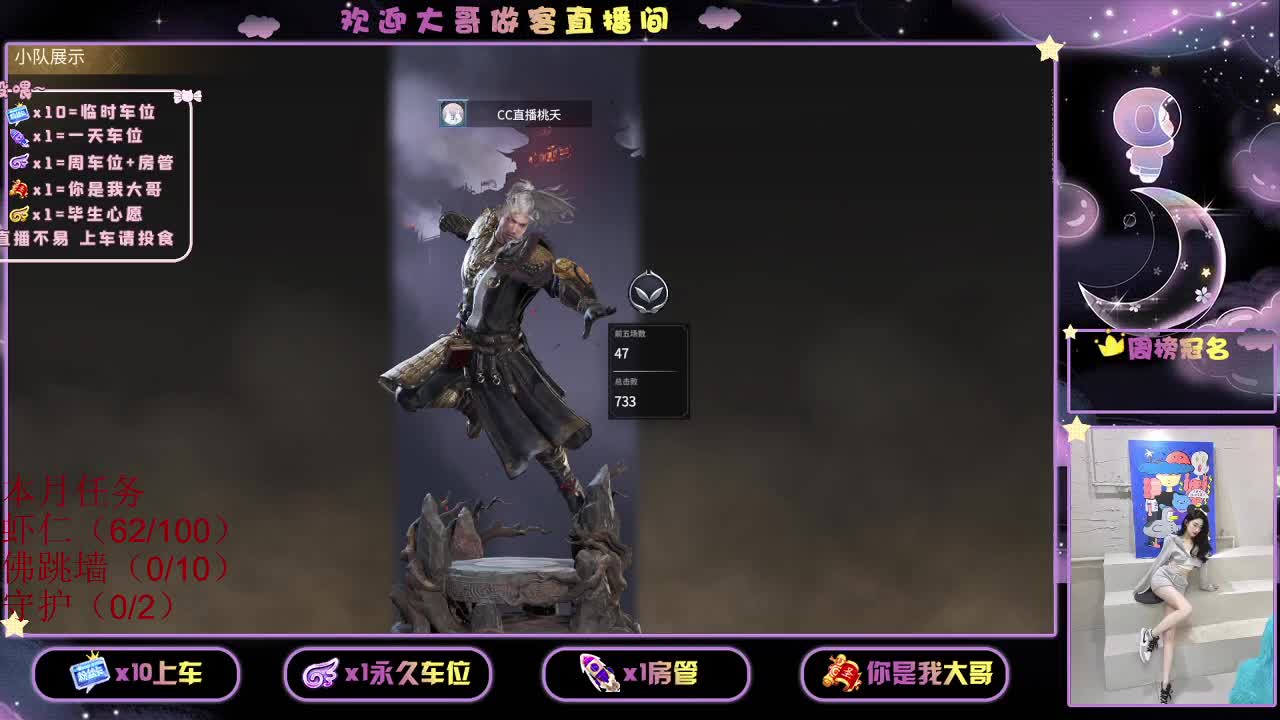This screenshot has width=1280, height=720.
Task: Click the avatar on the CC直播桃夭 nameplate
Action: point(455,113)
